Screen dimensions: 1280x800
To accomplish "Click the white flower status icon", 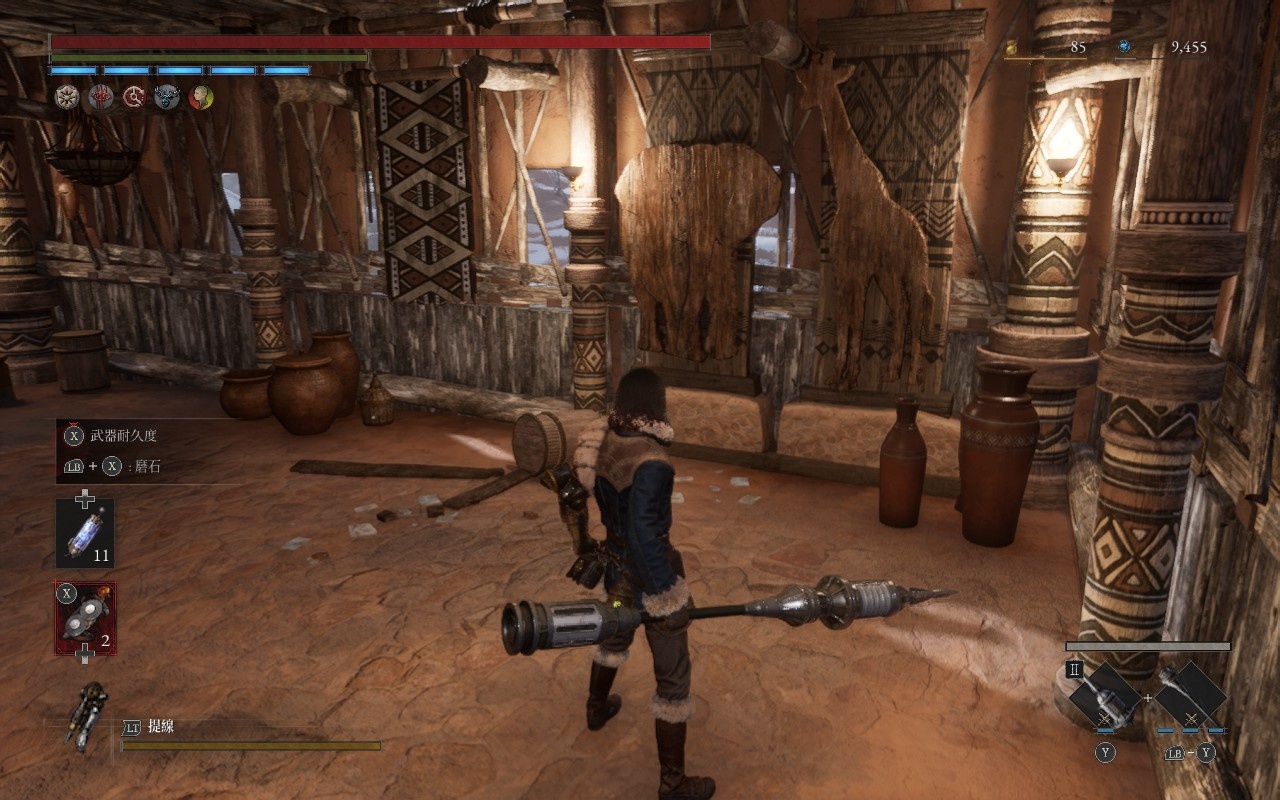I will tap(66, 97).
